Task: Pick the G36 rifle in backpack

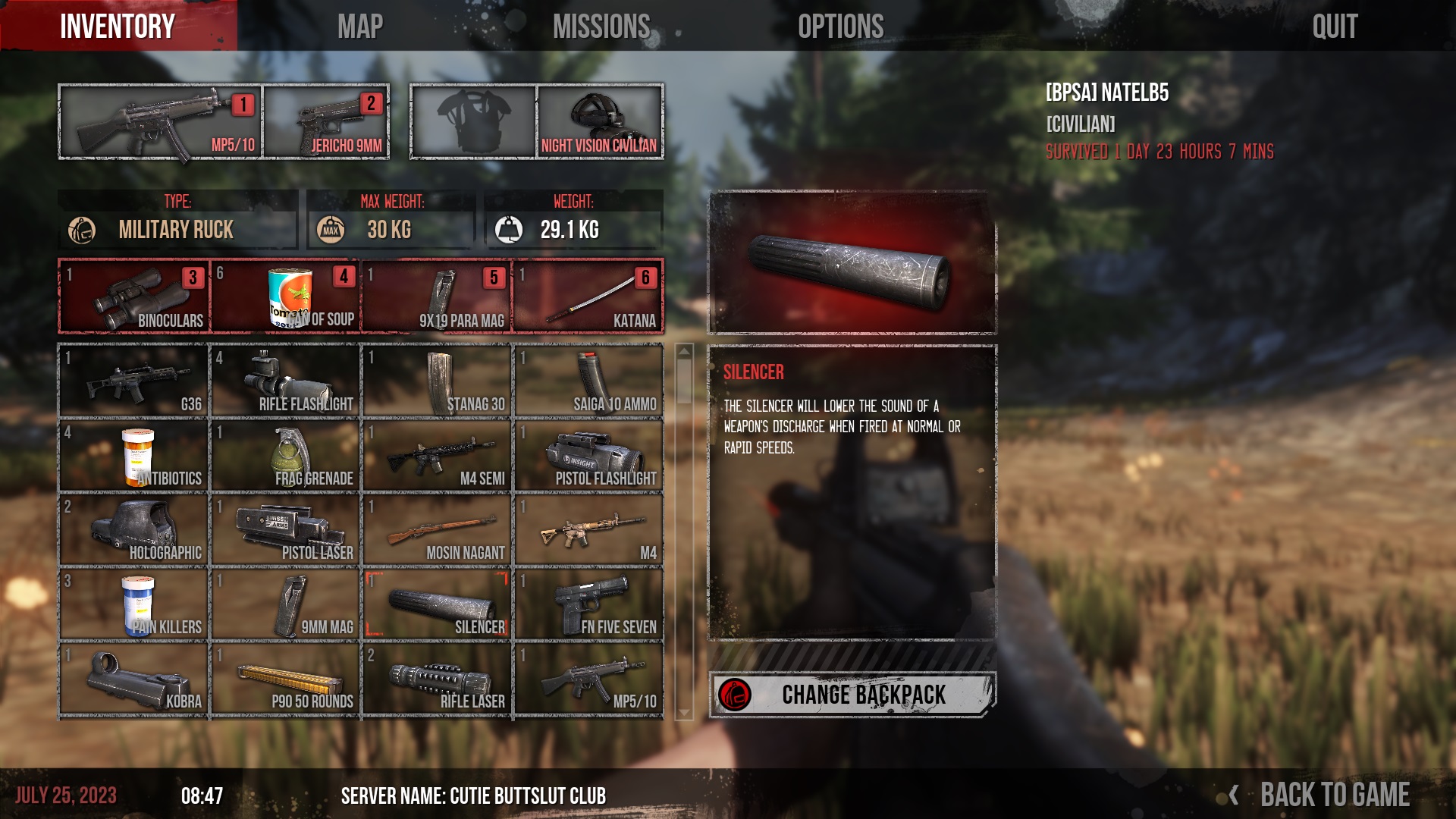Action: pyautogui.click(x=134, y=381)
